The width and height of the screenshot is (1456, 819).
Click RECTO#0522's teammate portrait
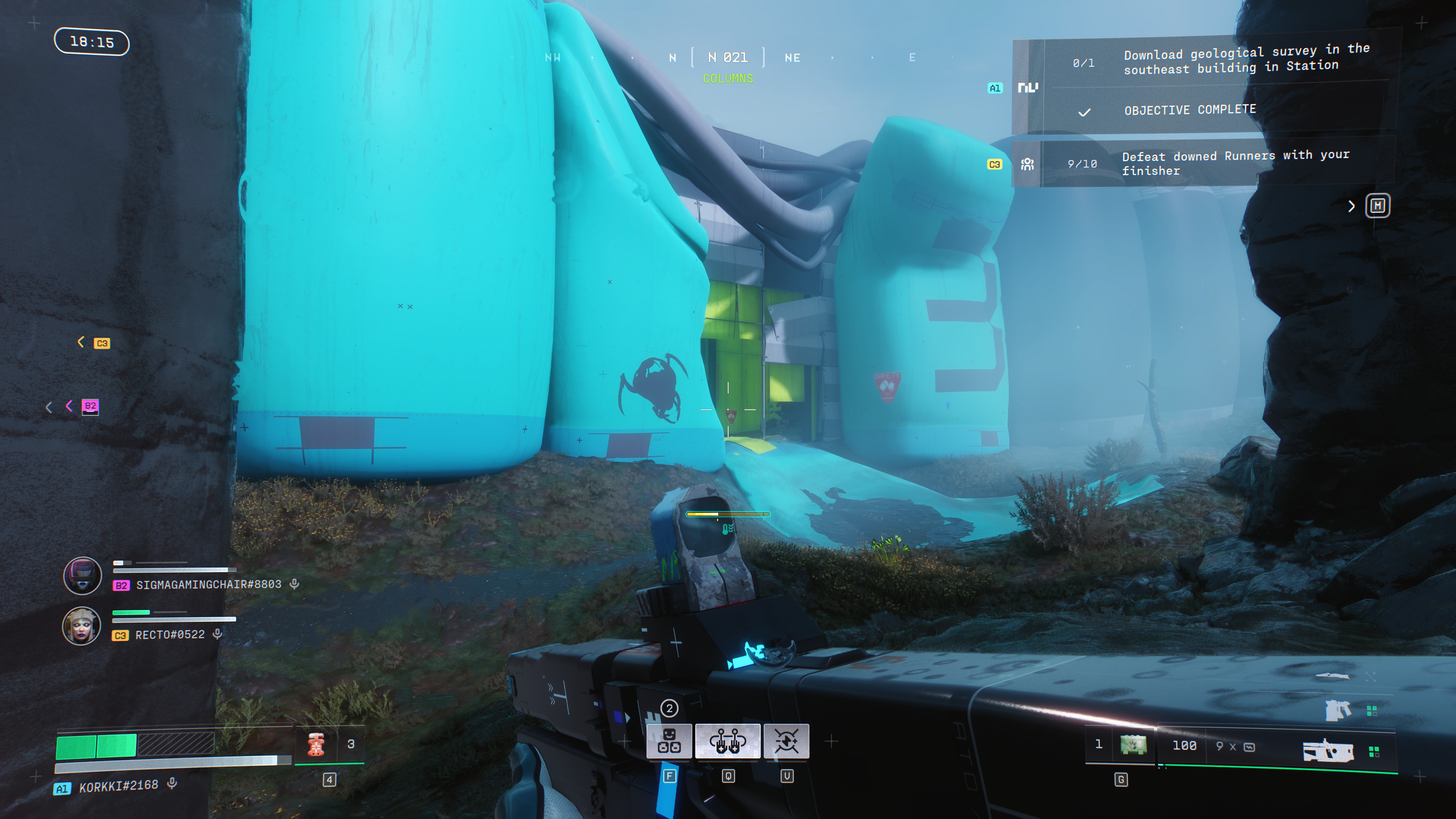[x=82, y=626]
